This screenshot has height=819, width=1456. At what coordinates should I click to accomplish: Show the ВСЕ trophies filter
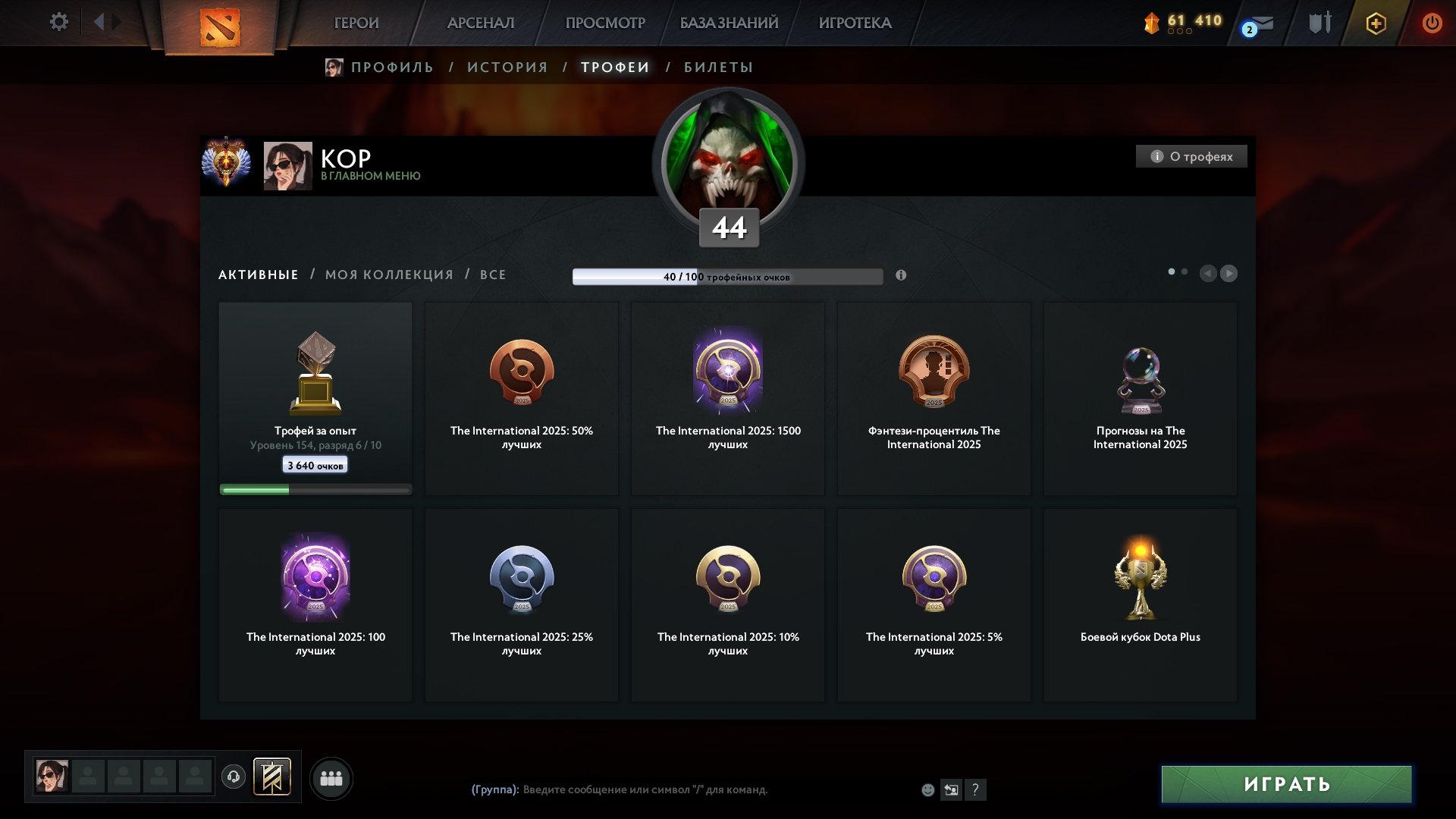[493, 275]
